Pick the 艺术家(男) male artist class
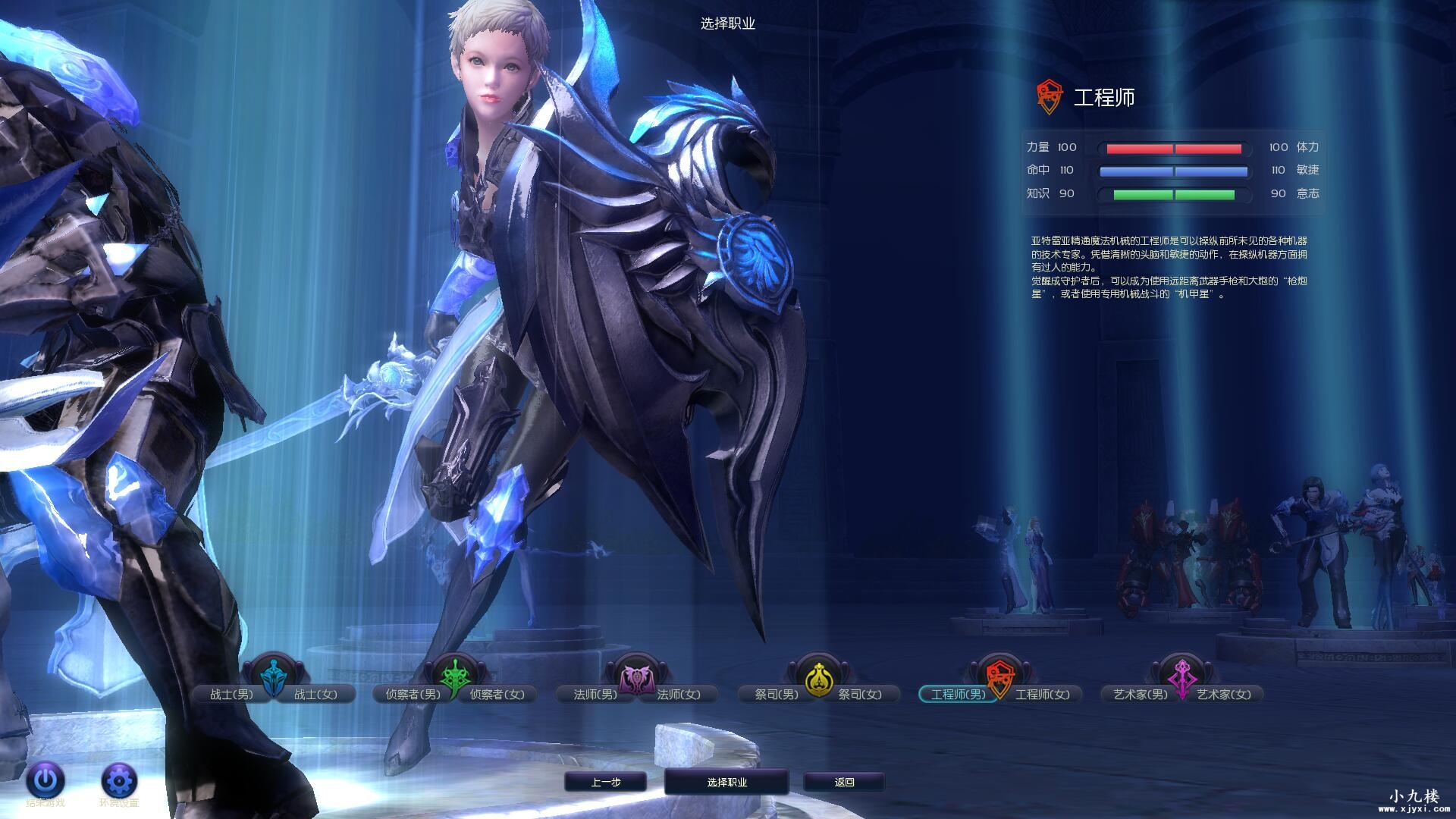This screenshot has width=1456, height=819. click(x=1140, y=694)
